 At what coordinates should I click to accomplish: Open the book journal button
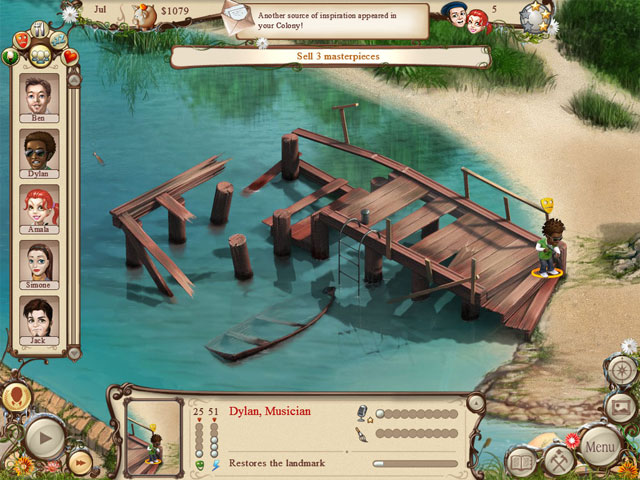click(522, 462)
